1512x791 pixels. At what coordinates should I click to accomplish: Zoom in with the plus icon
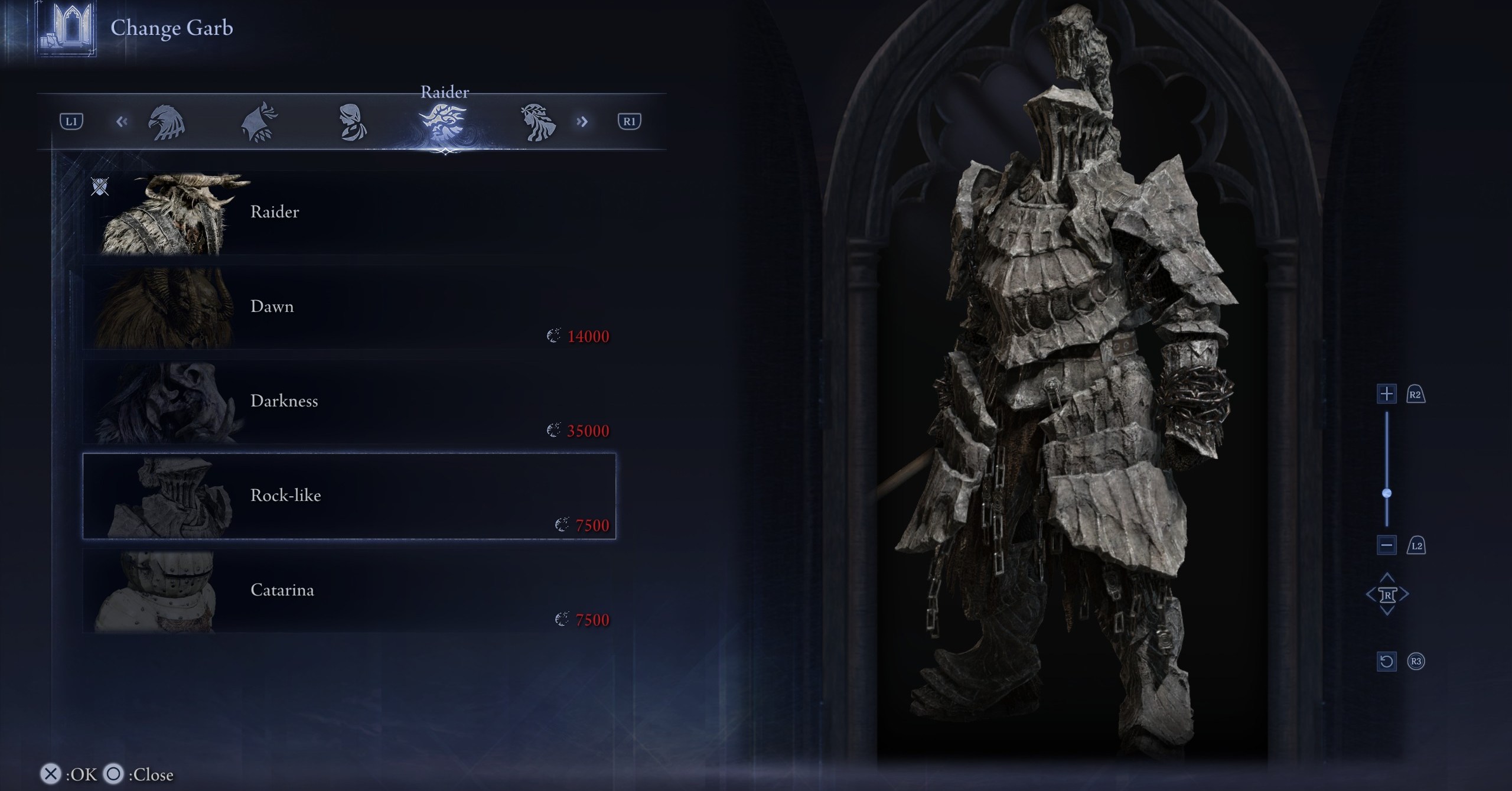[1387, 393]
